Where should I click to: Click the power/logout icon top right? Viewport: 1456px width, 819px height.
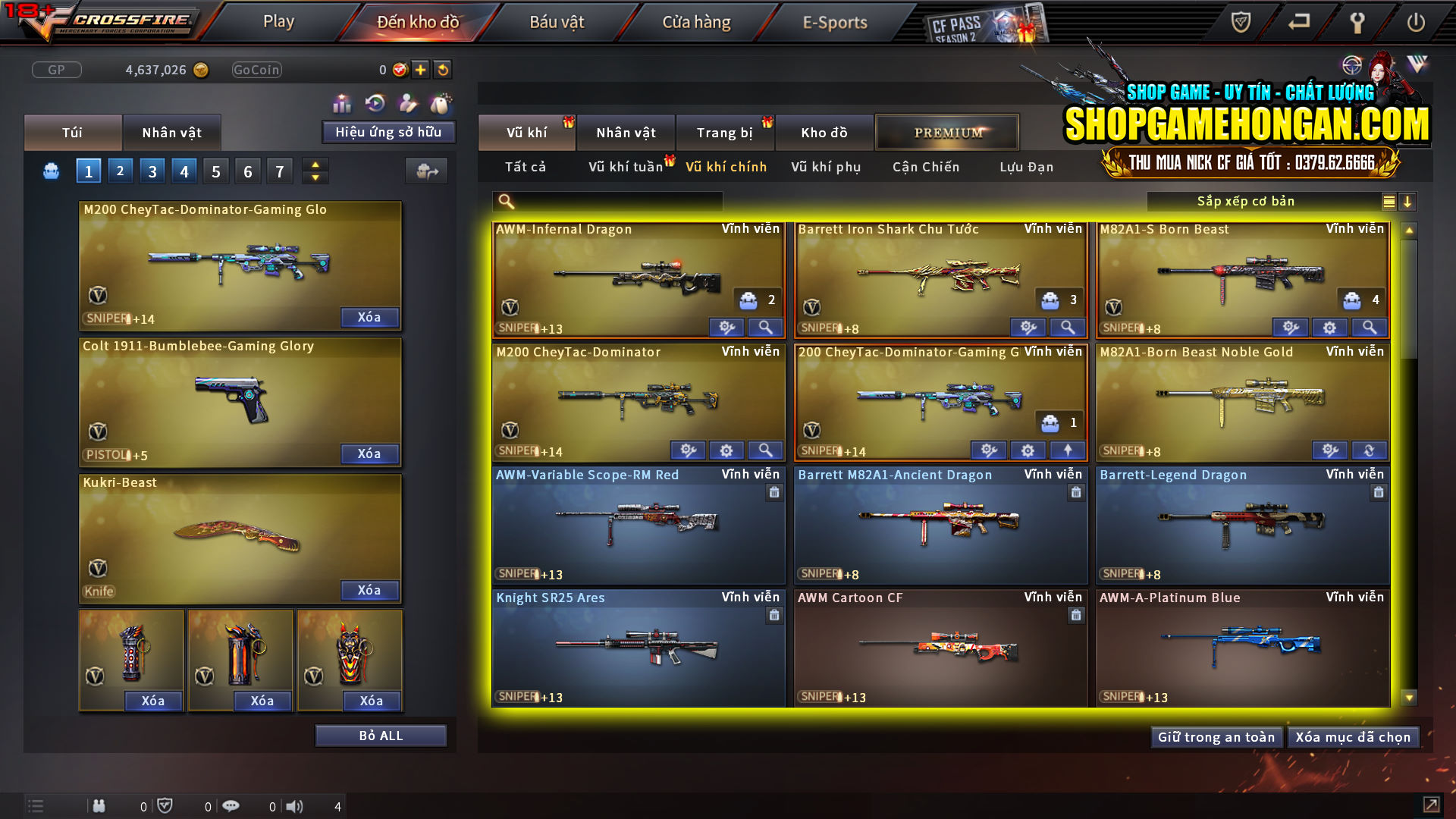coord(1415,23)
